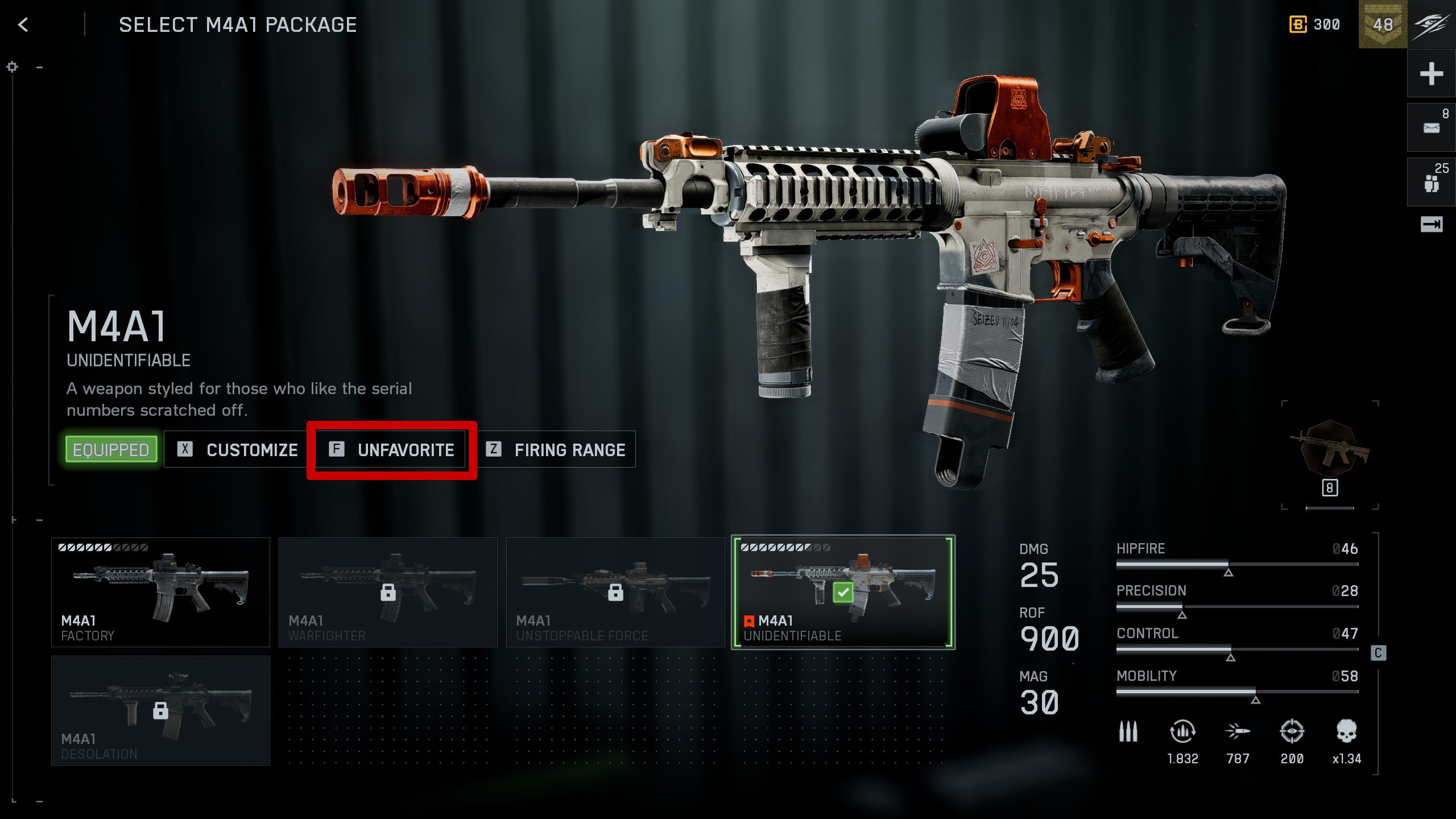
Task: Open the mail inbox icon
Action: coord(1431,127)
